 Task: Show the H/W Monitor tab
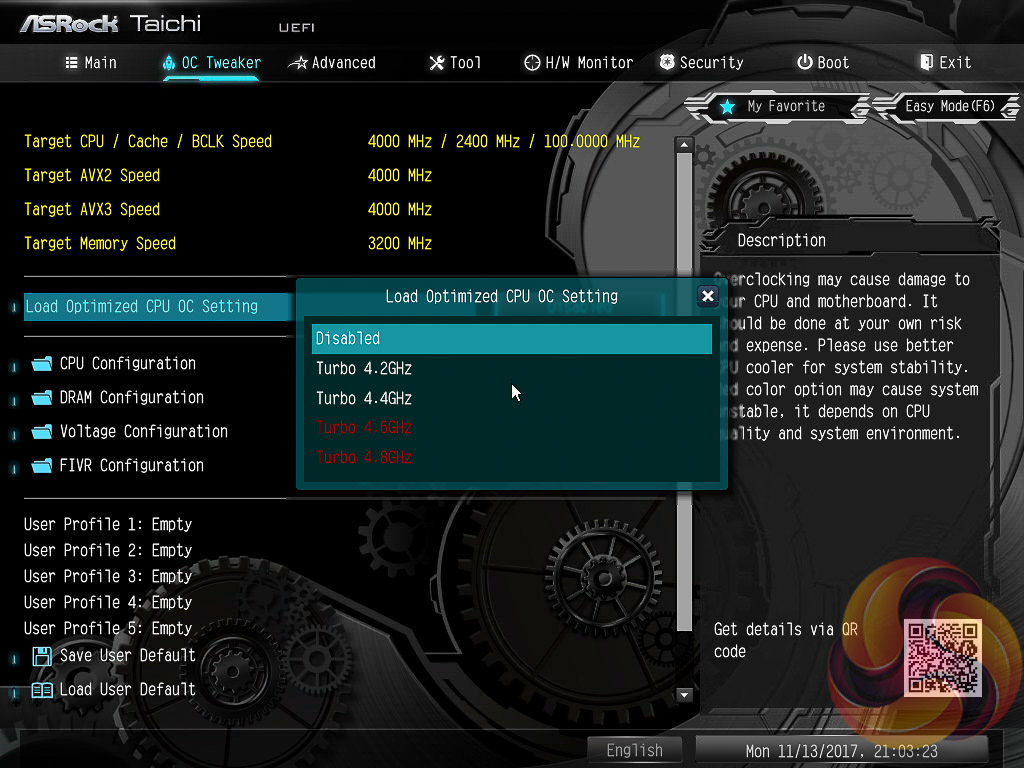click(x=578, y=62)
